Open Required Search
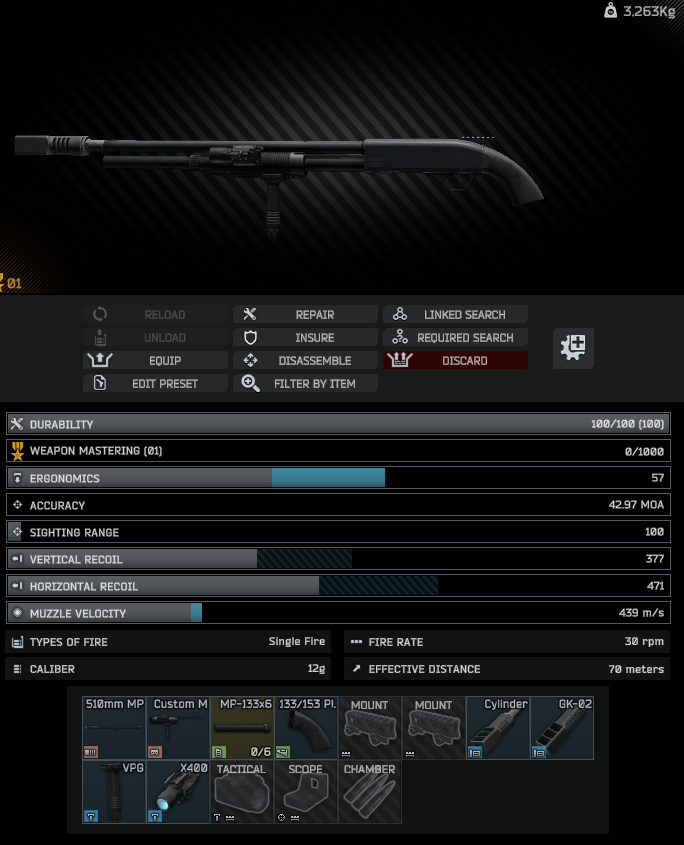The image size is (684, 845). pyautogui.click(x=455, y=338)
